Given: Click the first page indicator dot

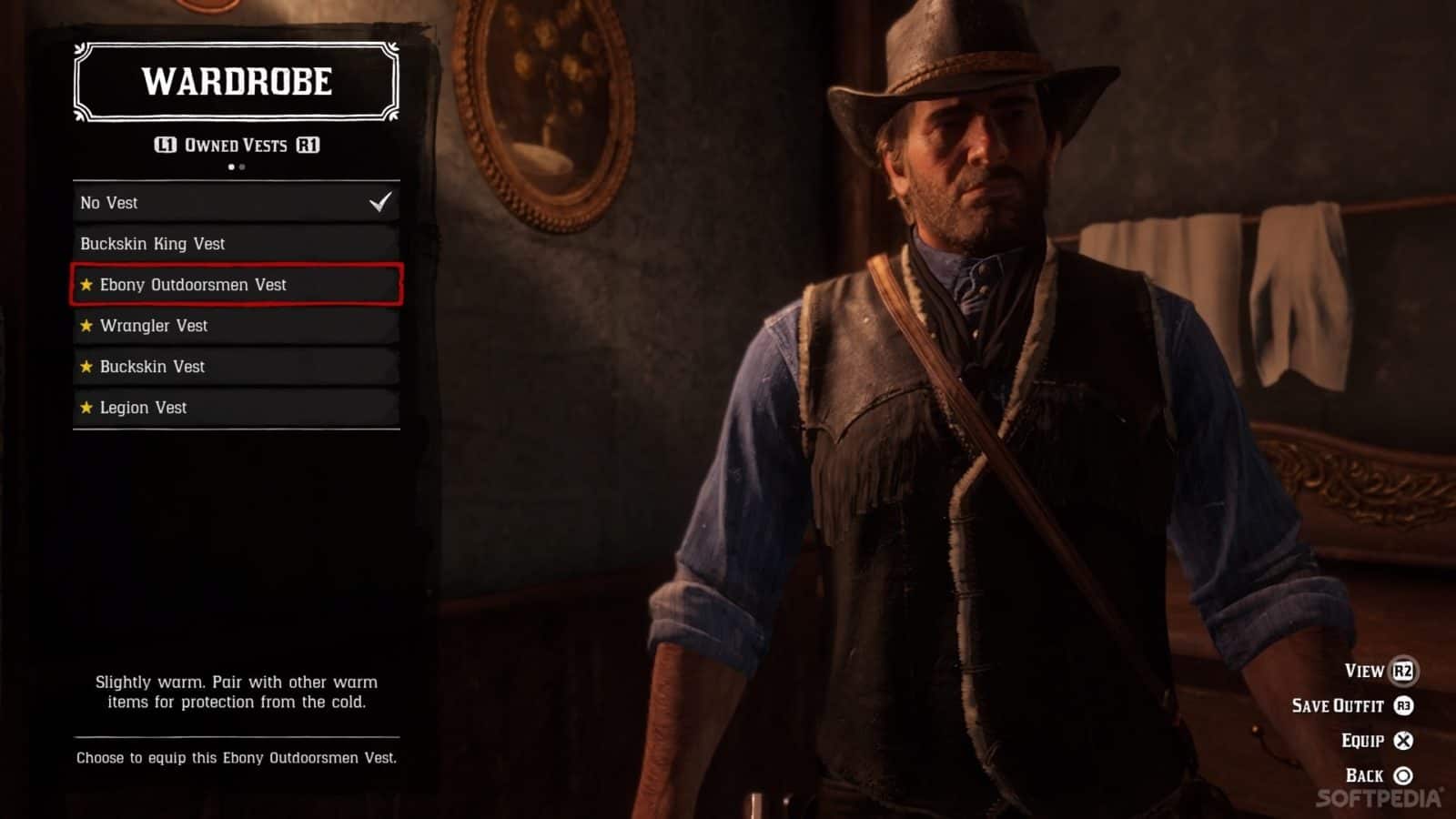Looking at the screenshot, I should (x=232, y=167).
